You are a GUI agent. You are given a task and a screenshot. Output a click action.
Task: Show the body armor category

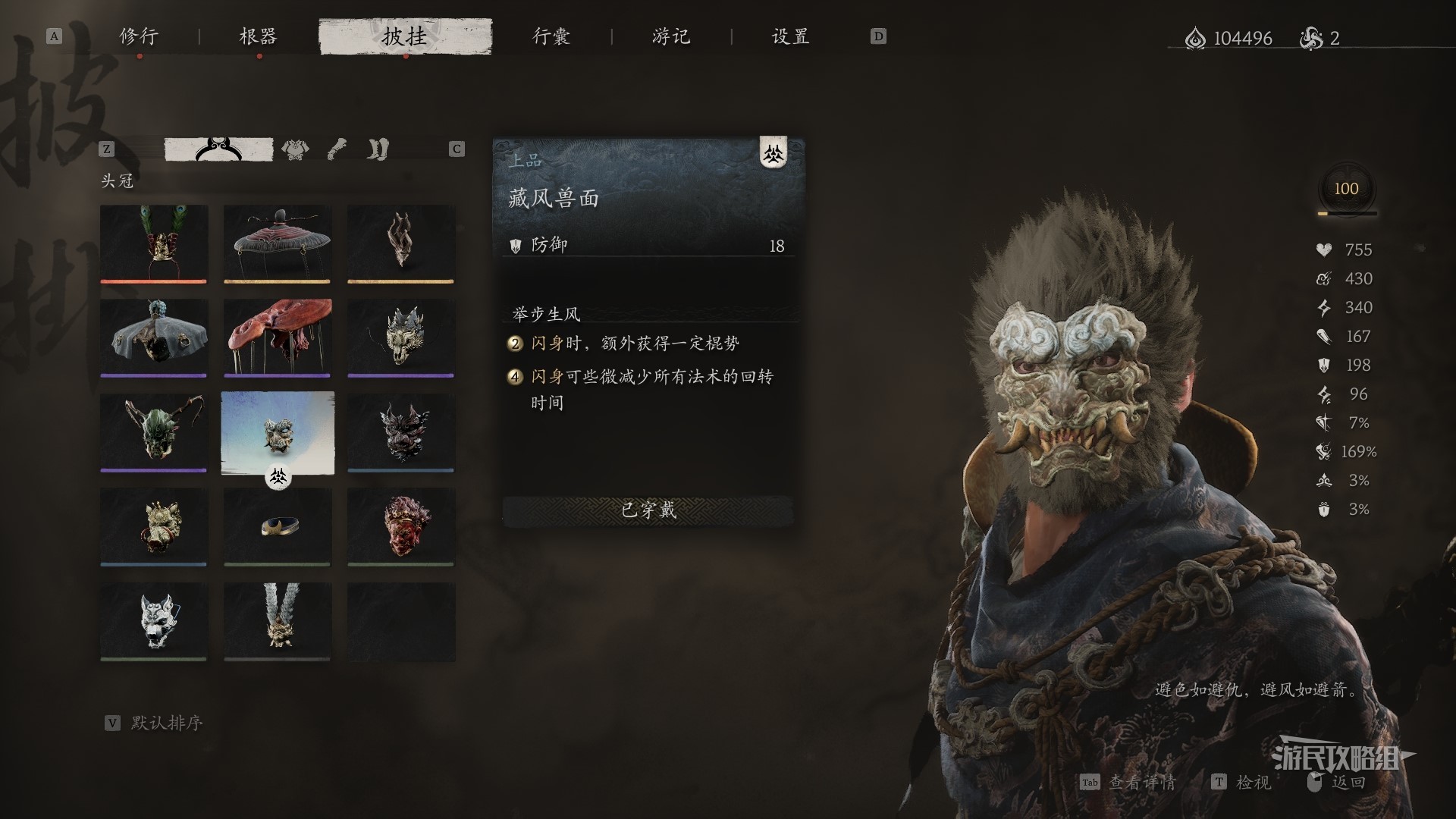coord(295,149)
